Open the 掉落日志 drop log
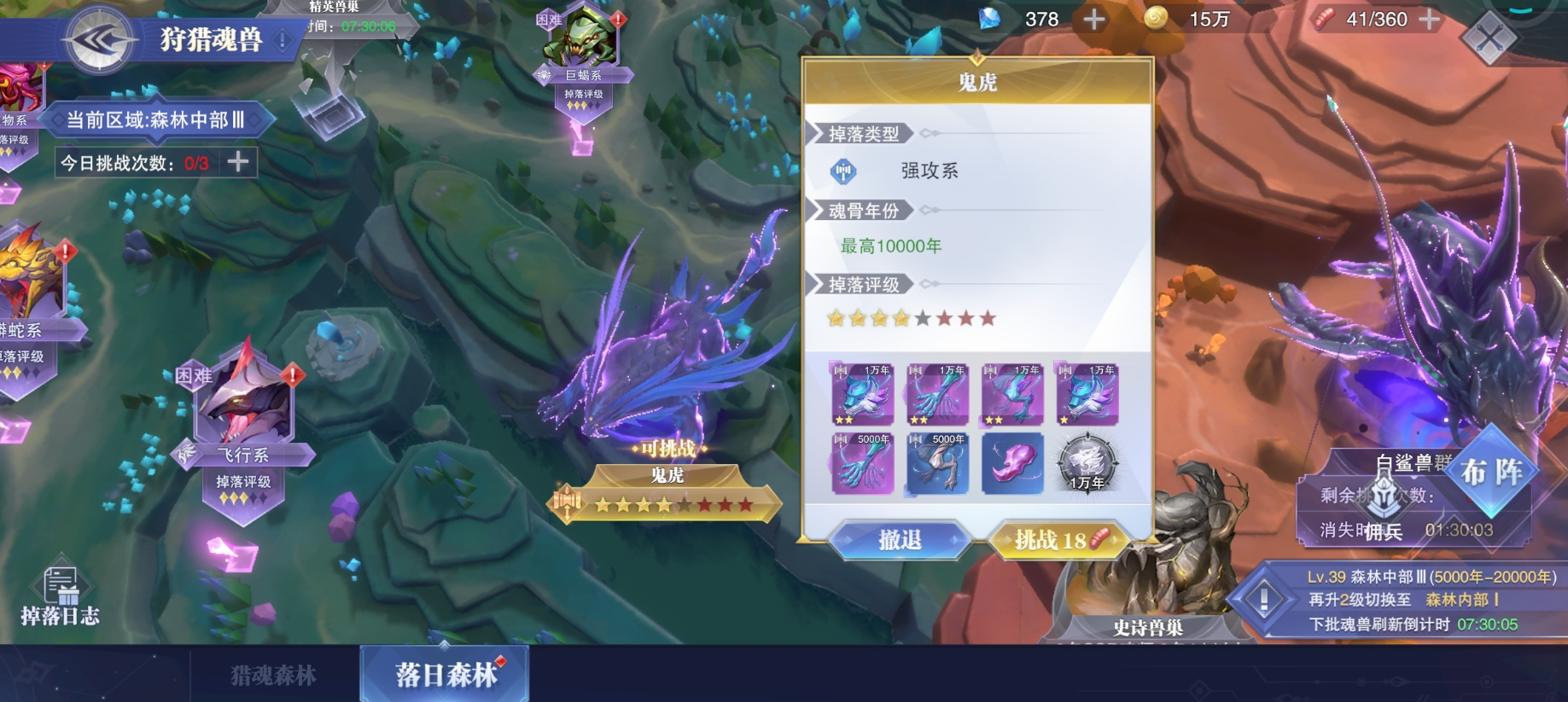 coord(60,596)
